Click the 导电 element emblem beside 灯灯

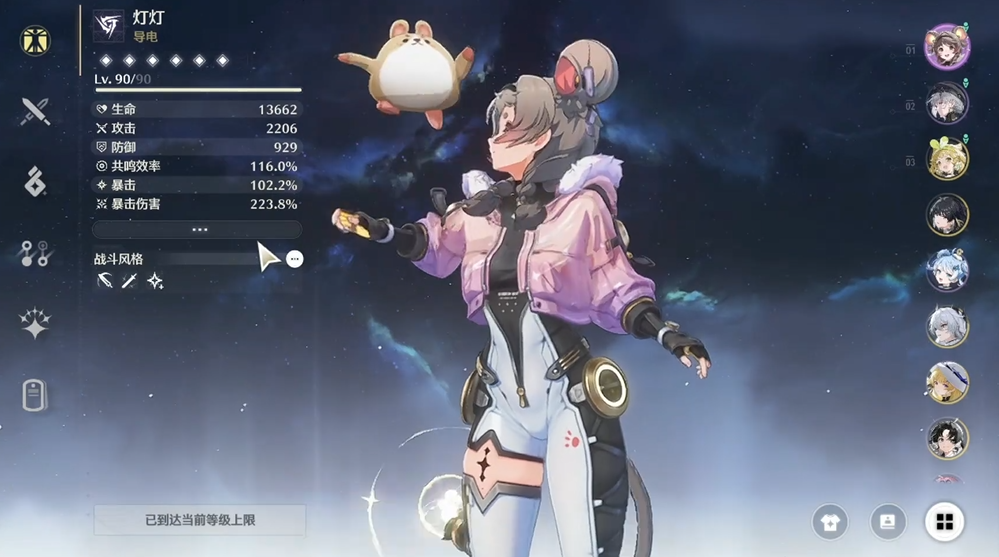(x=107, y=26)
